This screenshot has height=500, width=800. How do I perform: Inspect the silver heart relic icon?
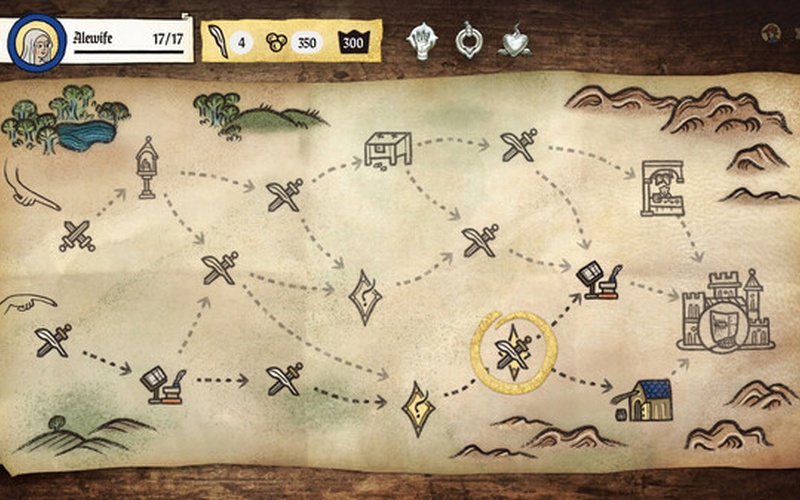tap(515, 42)
